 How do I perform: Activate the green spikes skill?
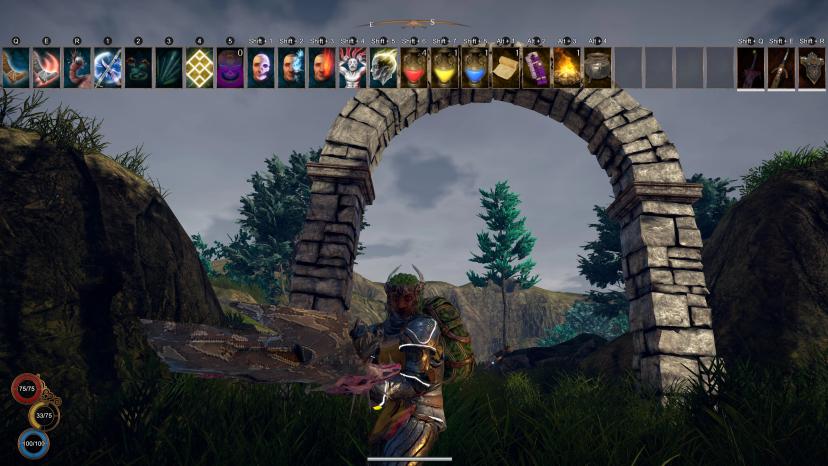click(169, 67)
